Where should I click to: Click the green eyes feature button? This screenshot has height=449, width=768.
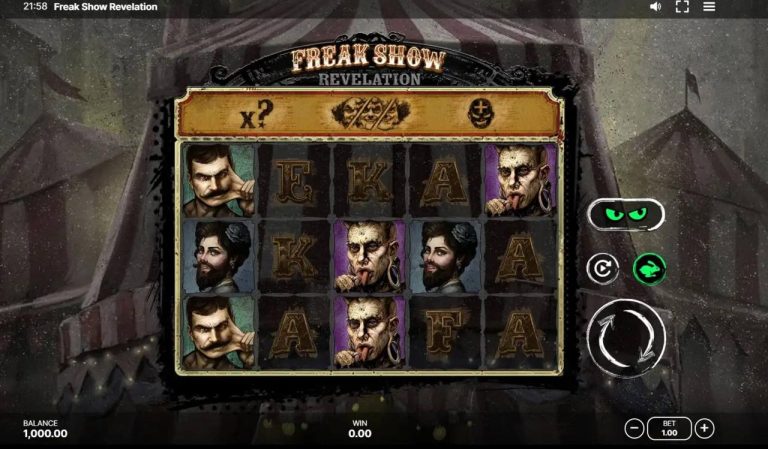coord(626,214)
